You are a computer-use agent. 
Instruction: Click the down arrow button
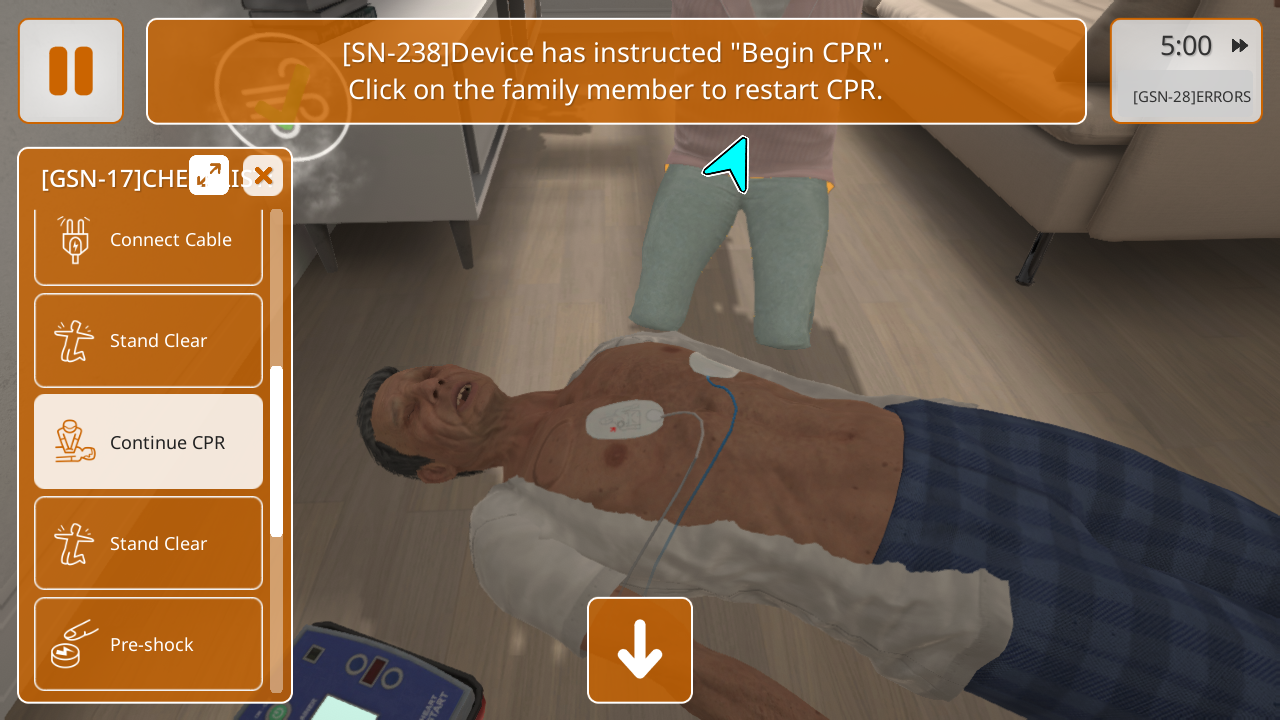coord(640,650)
